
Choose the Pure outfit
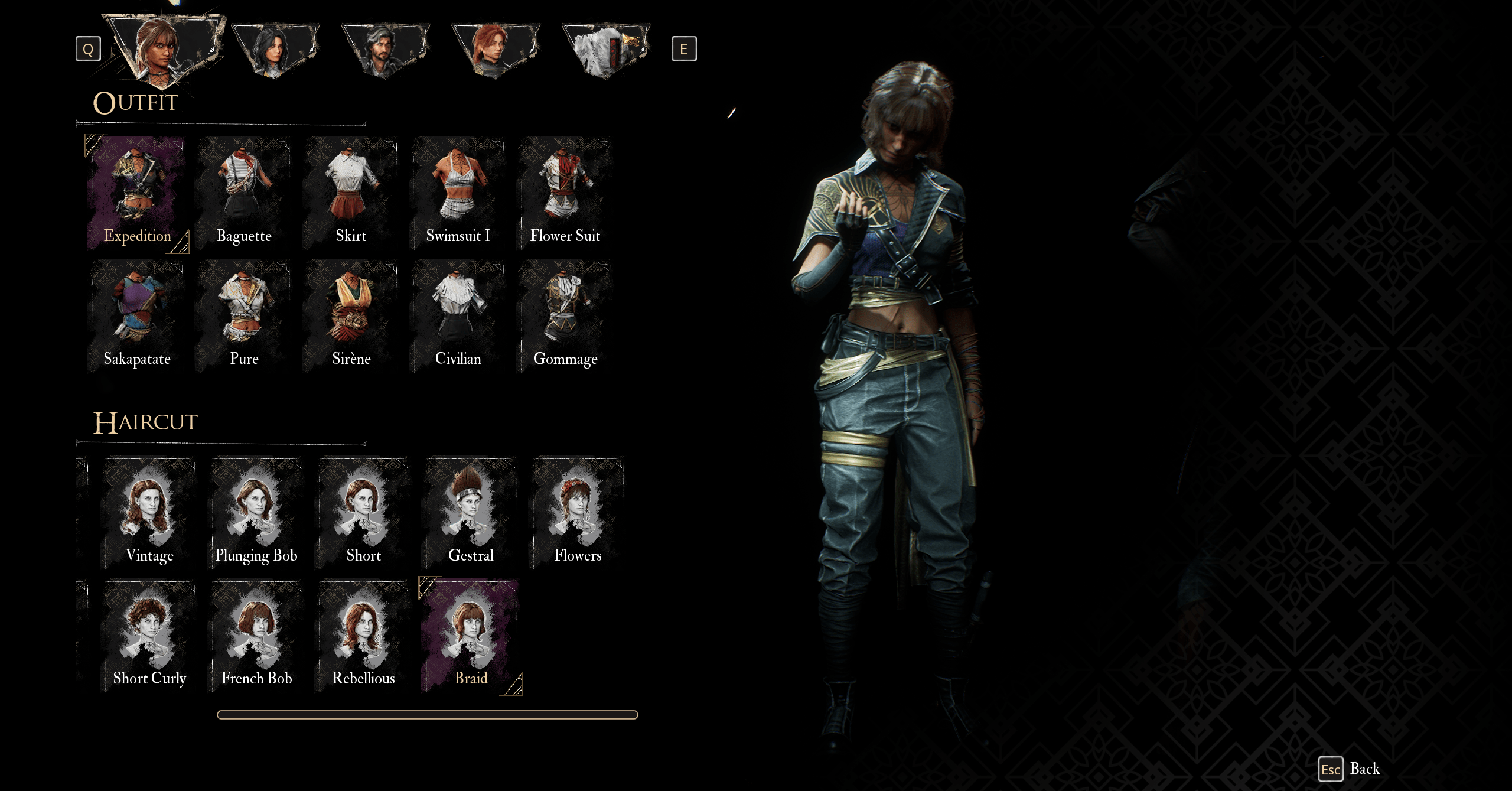click(244, 316)
